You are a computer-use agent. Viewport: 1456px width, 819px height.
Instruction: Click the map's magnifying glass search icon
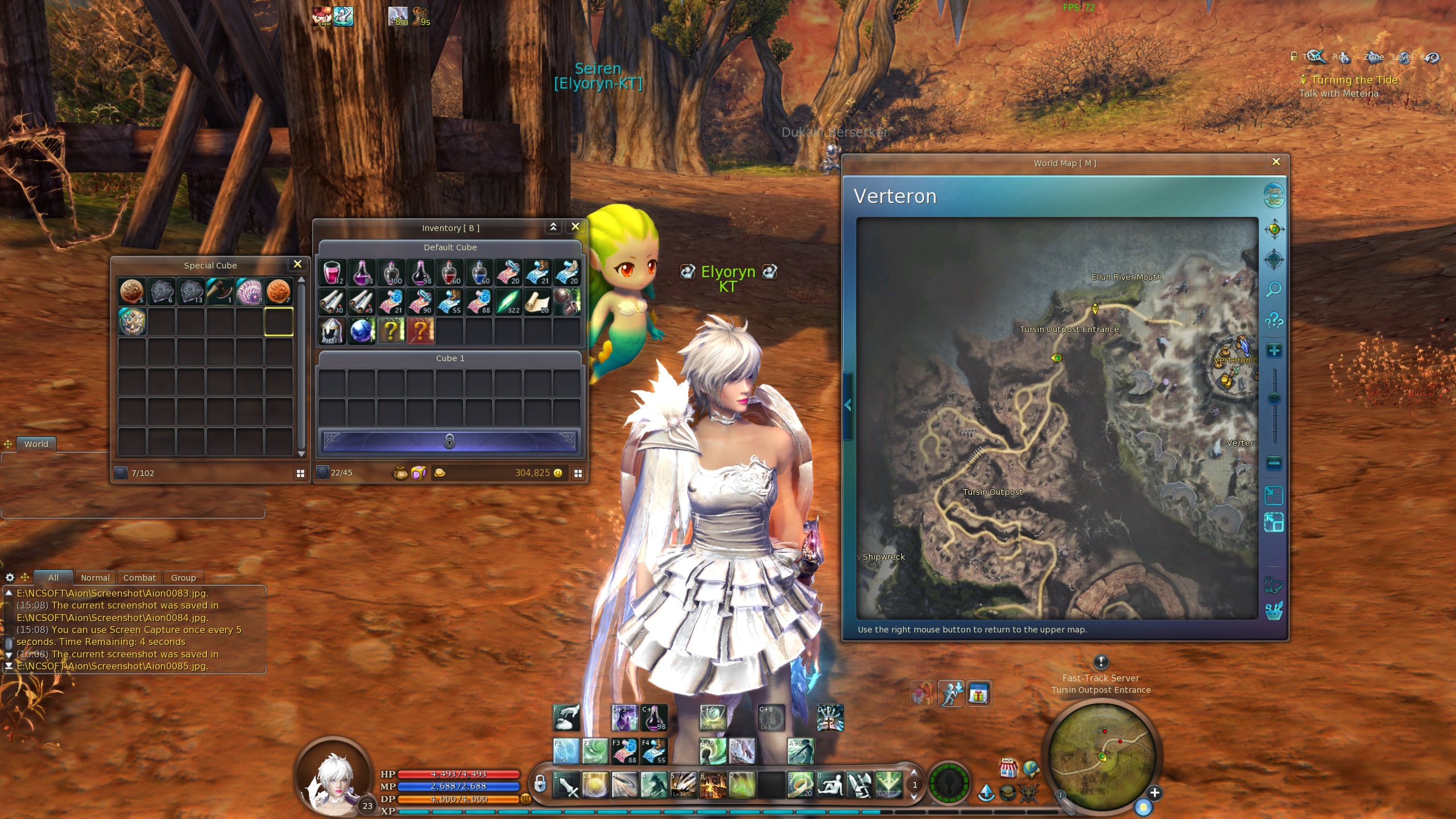[x=1274, y=289]
